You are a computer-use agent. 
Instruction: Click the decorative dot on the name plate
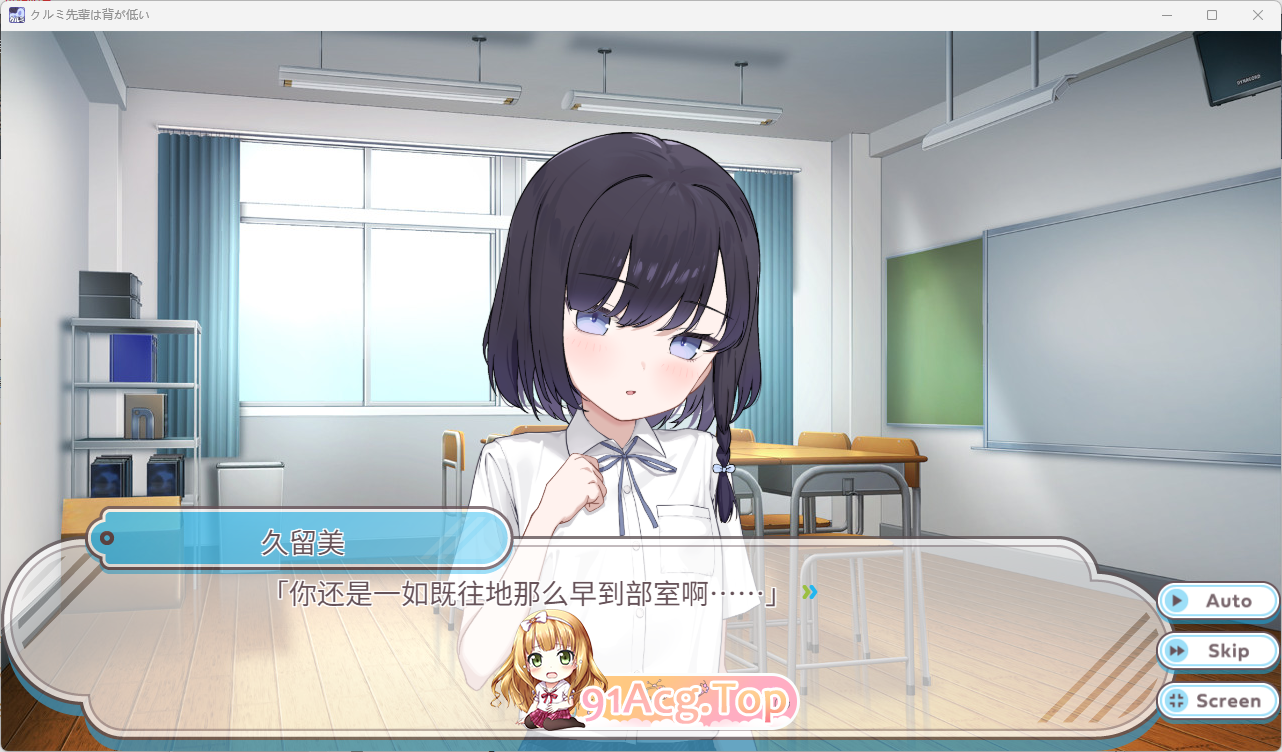click(x=107, y=539)
